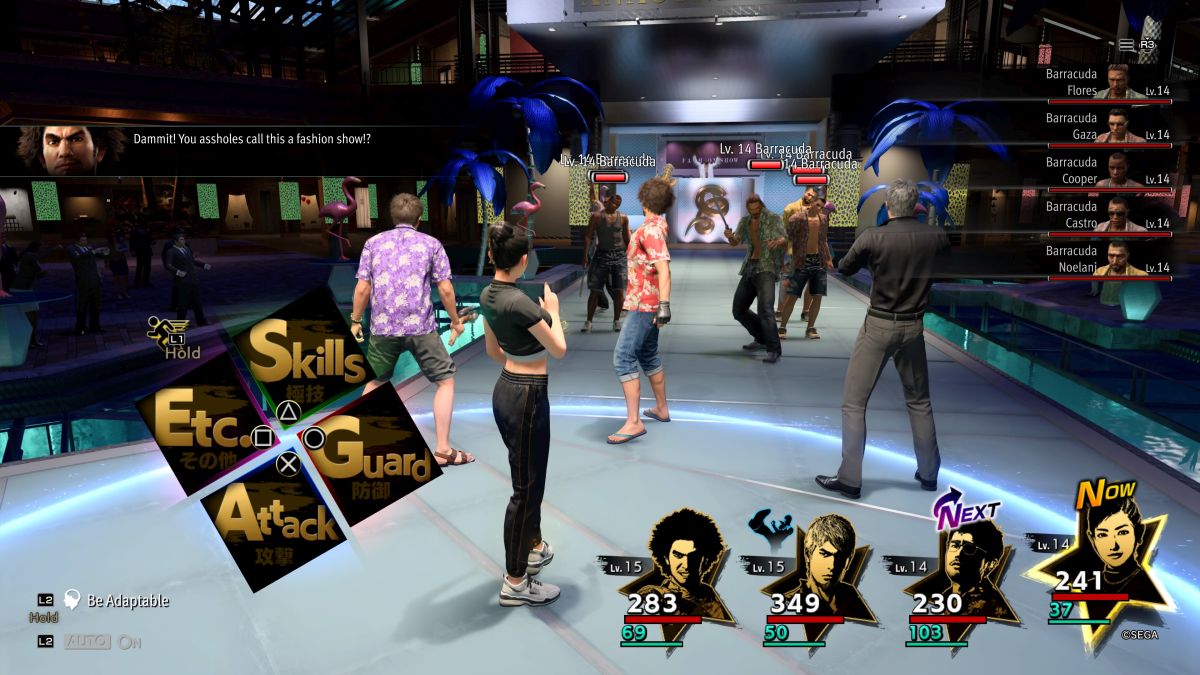Toggle the AUTO battle setting

pos(88,641)
